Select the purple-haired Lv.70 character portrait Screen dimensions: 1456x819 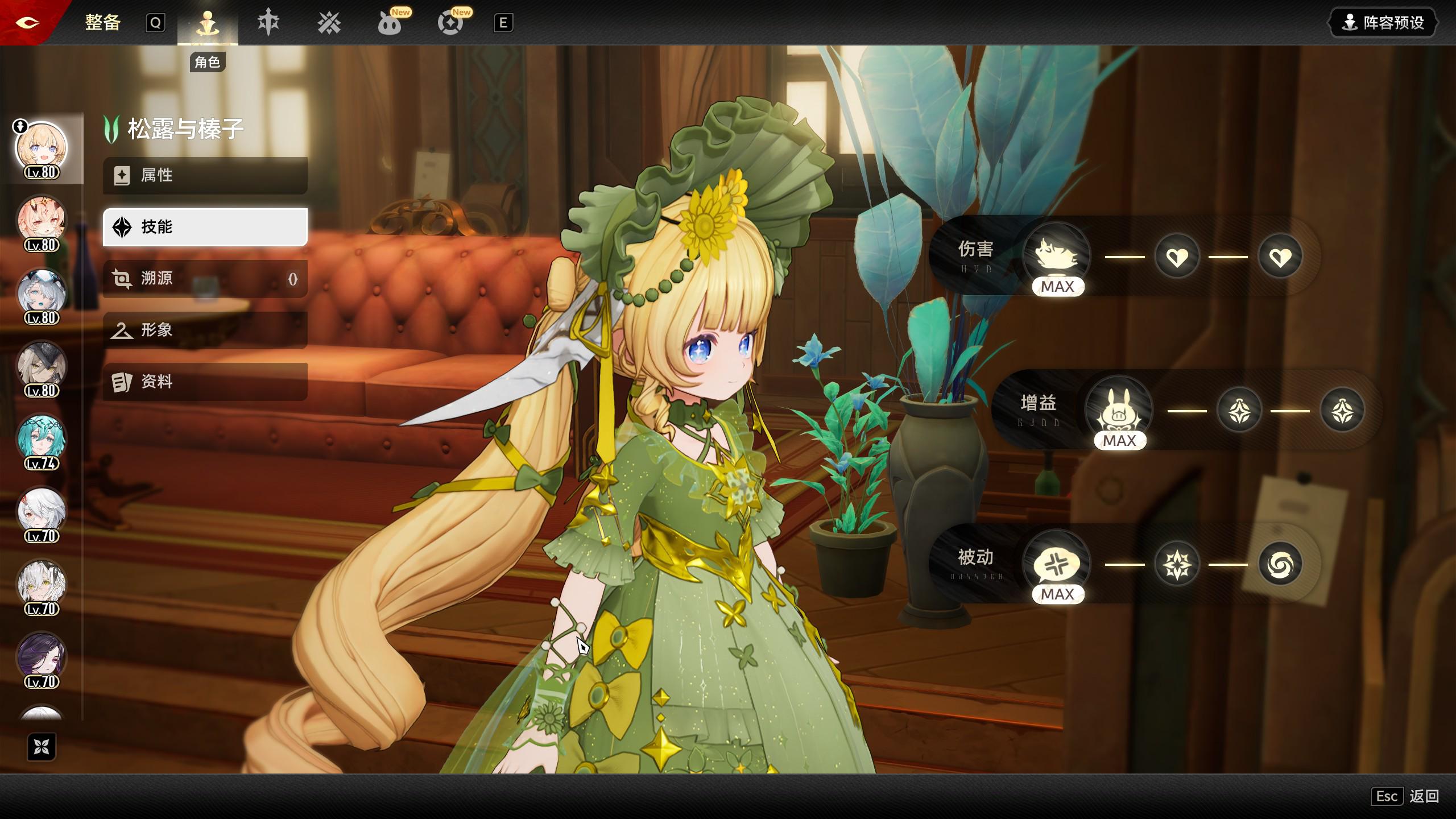pos(41,657)
